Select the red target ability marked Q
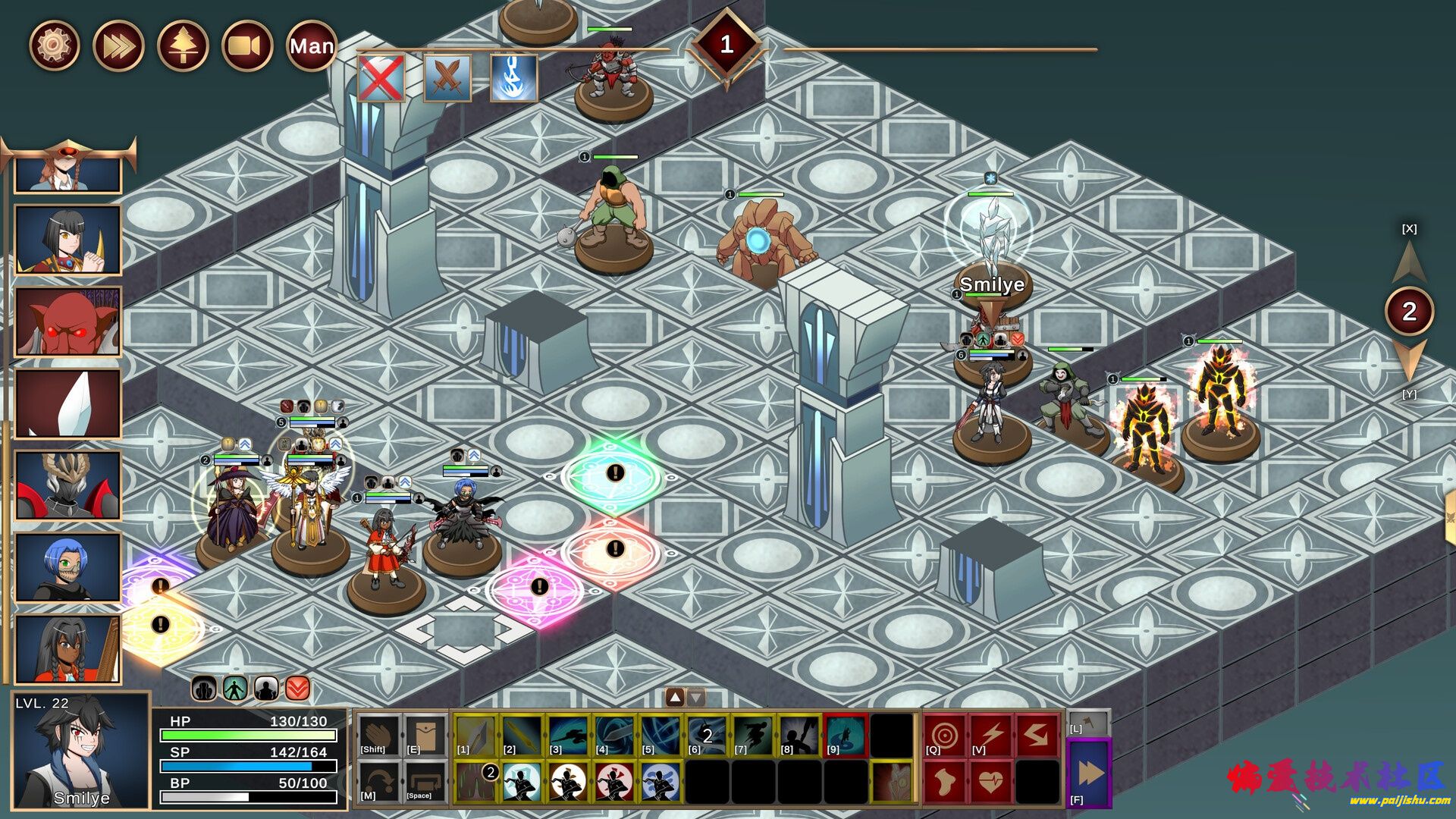The image size is (1456, 819). [945, 735]
